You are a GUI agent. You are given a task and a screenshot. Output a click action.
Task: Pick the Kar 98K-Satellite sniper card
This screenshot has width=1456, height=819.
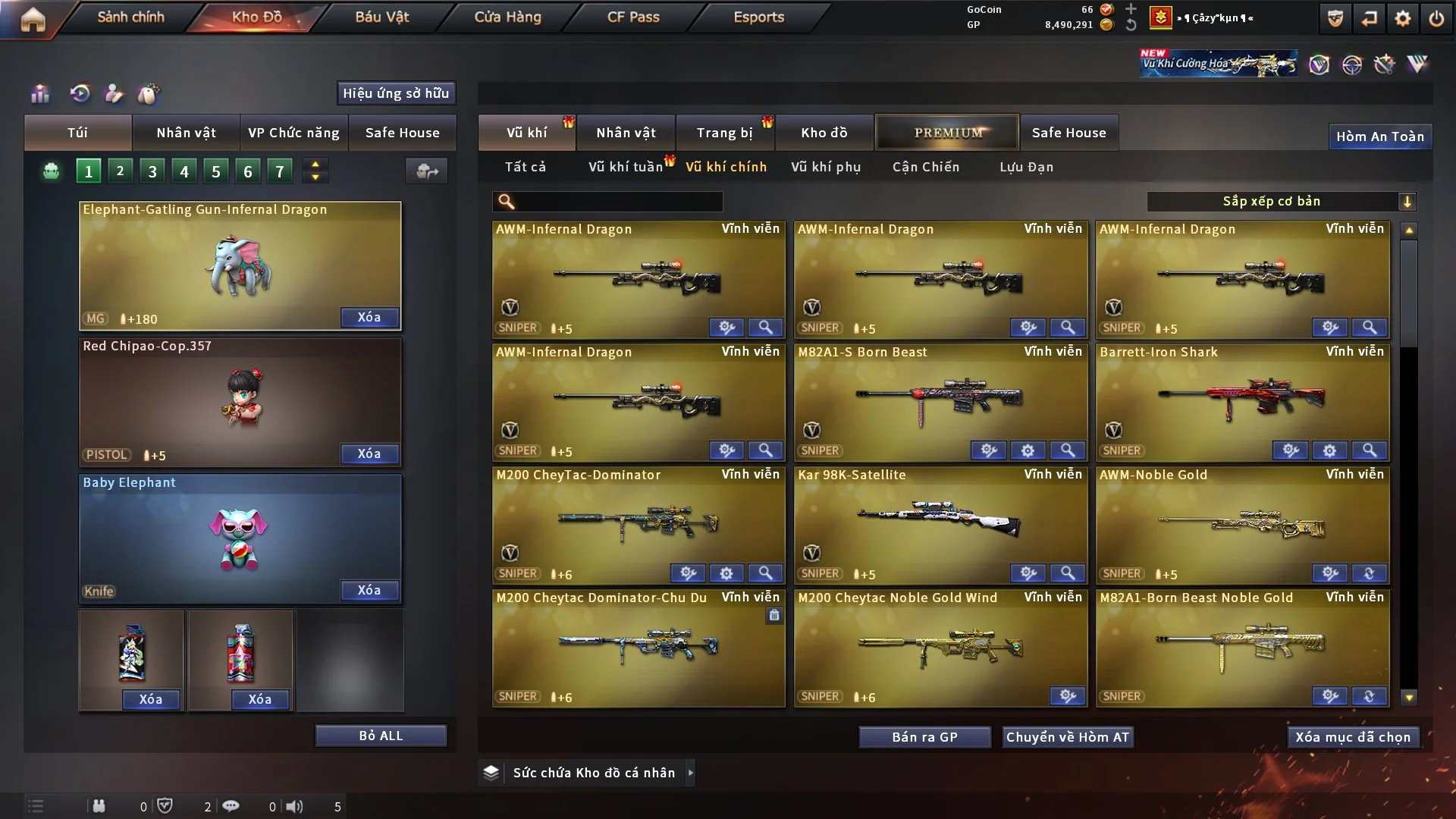(940, 521)
